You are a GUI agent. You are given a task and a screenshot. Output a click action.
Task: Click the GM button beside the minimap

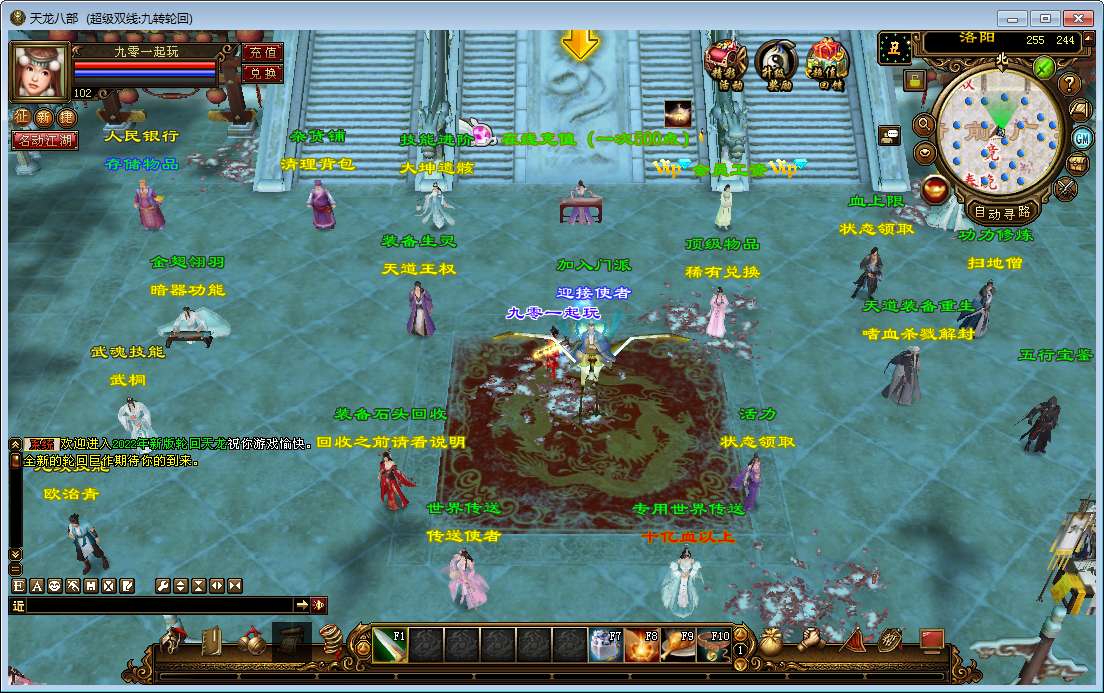[x=1082, y=138]
